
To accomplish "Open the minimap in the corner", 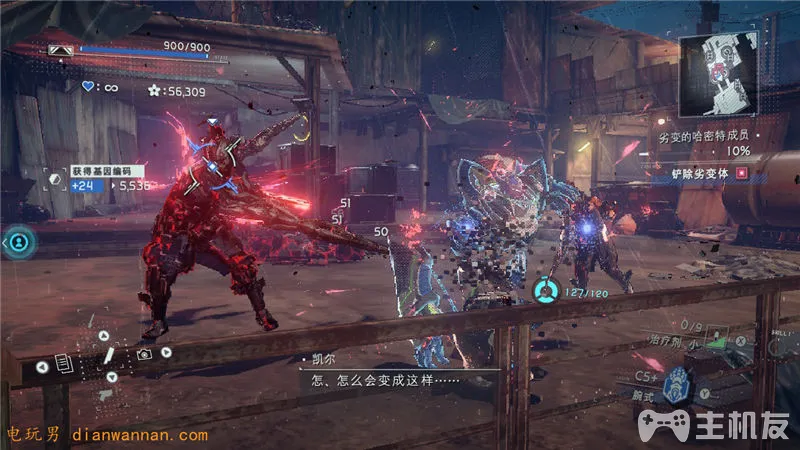I will pos(719,76).
